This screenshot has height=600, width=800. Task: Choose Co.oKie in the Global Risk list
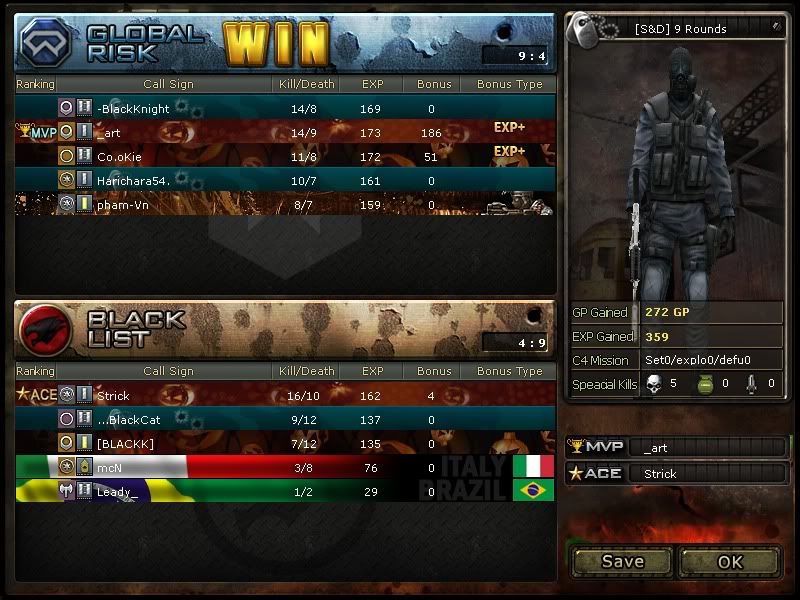(x=285, y=156)
